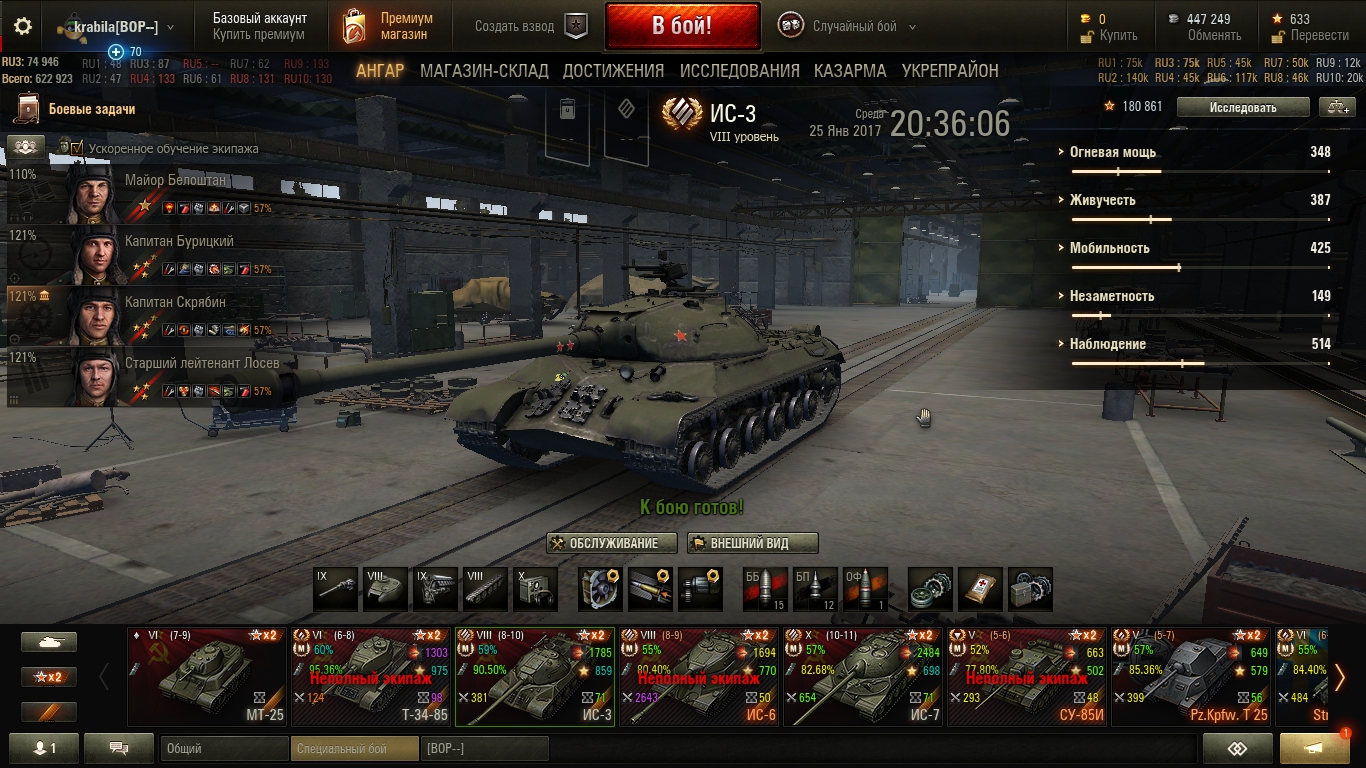Open the УКРЕПРАЙОН tab
The width and height of the screenshot is (1366, 768).
950,71
